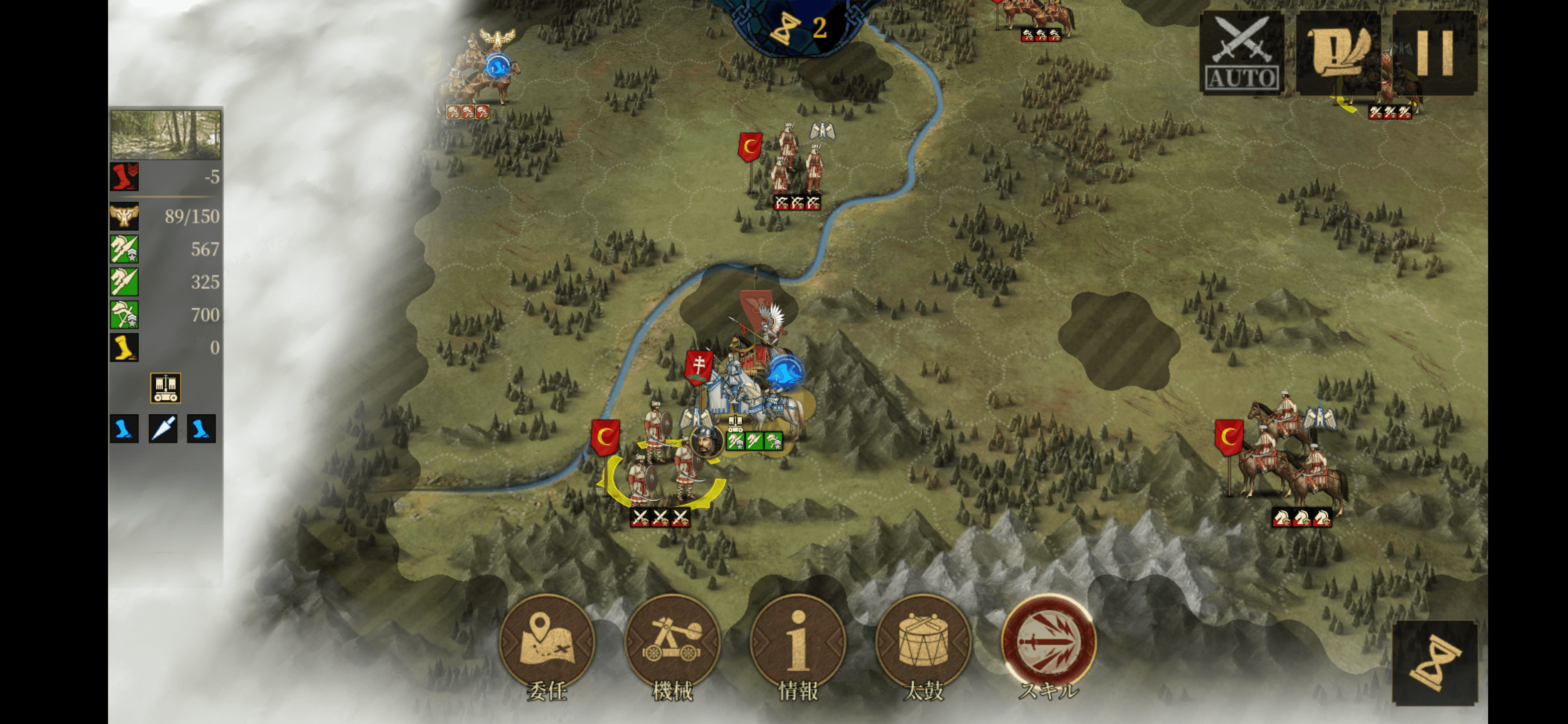Pause the game

point(1435,54)
